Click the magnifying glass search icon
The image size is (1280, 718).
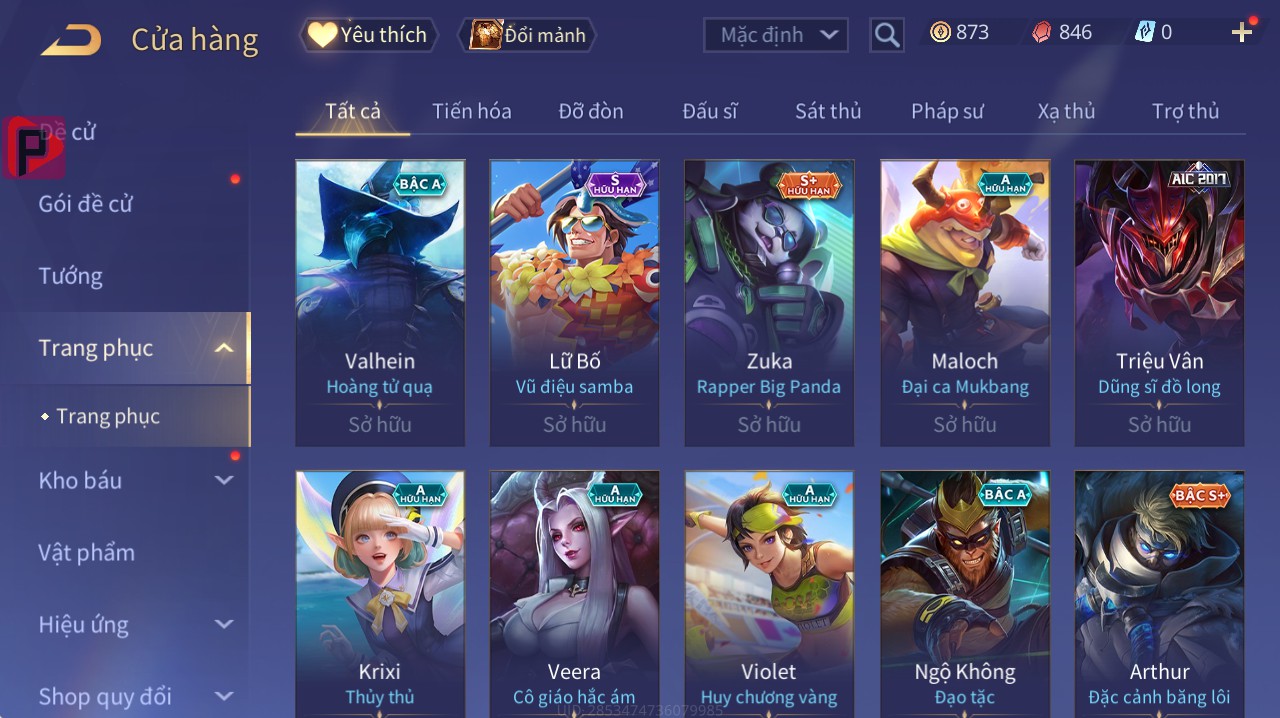[x=886, y=35]
